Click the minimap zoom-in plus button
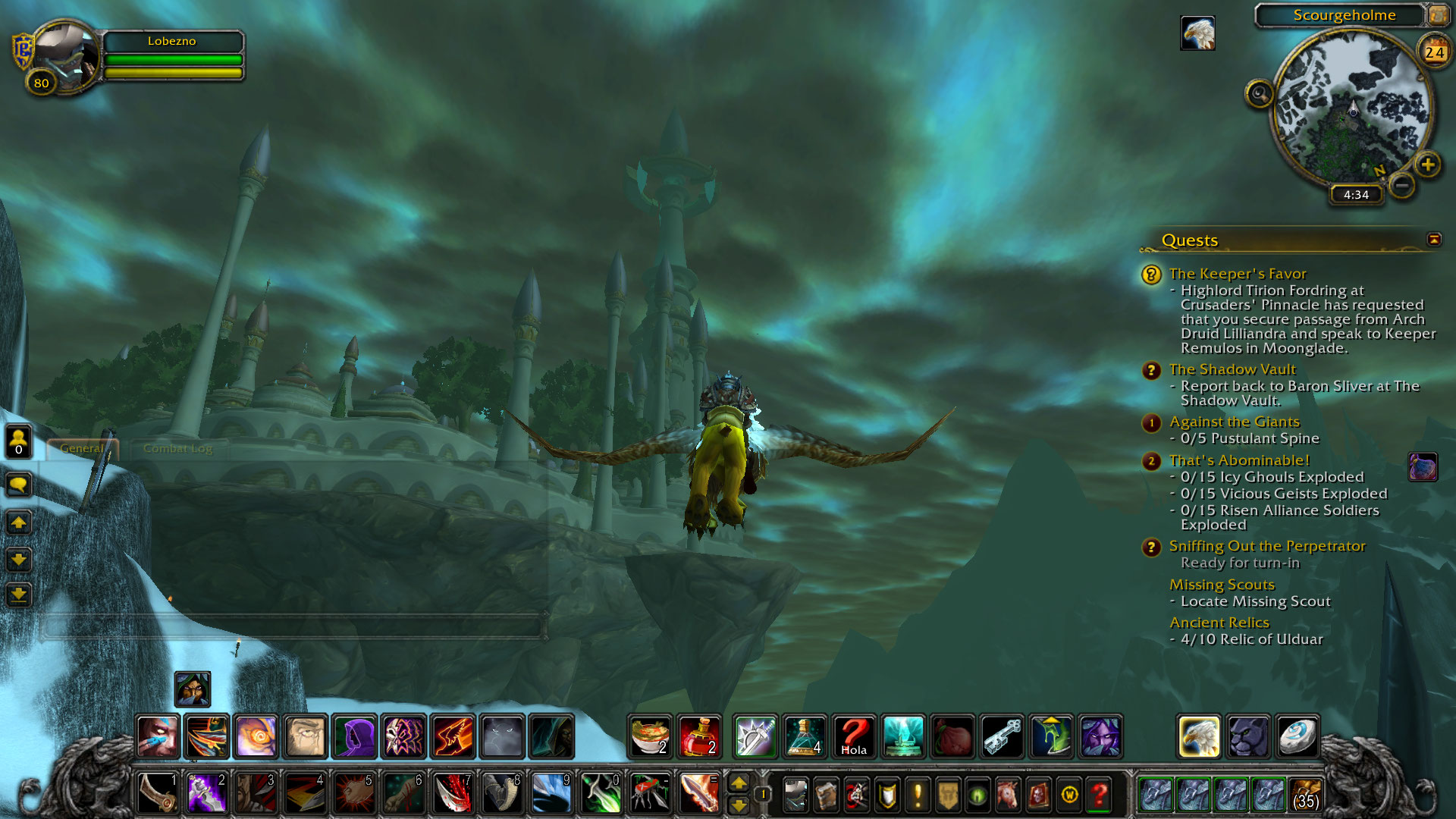 [1427, 165]
